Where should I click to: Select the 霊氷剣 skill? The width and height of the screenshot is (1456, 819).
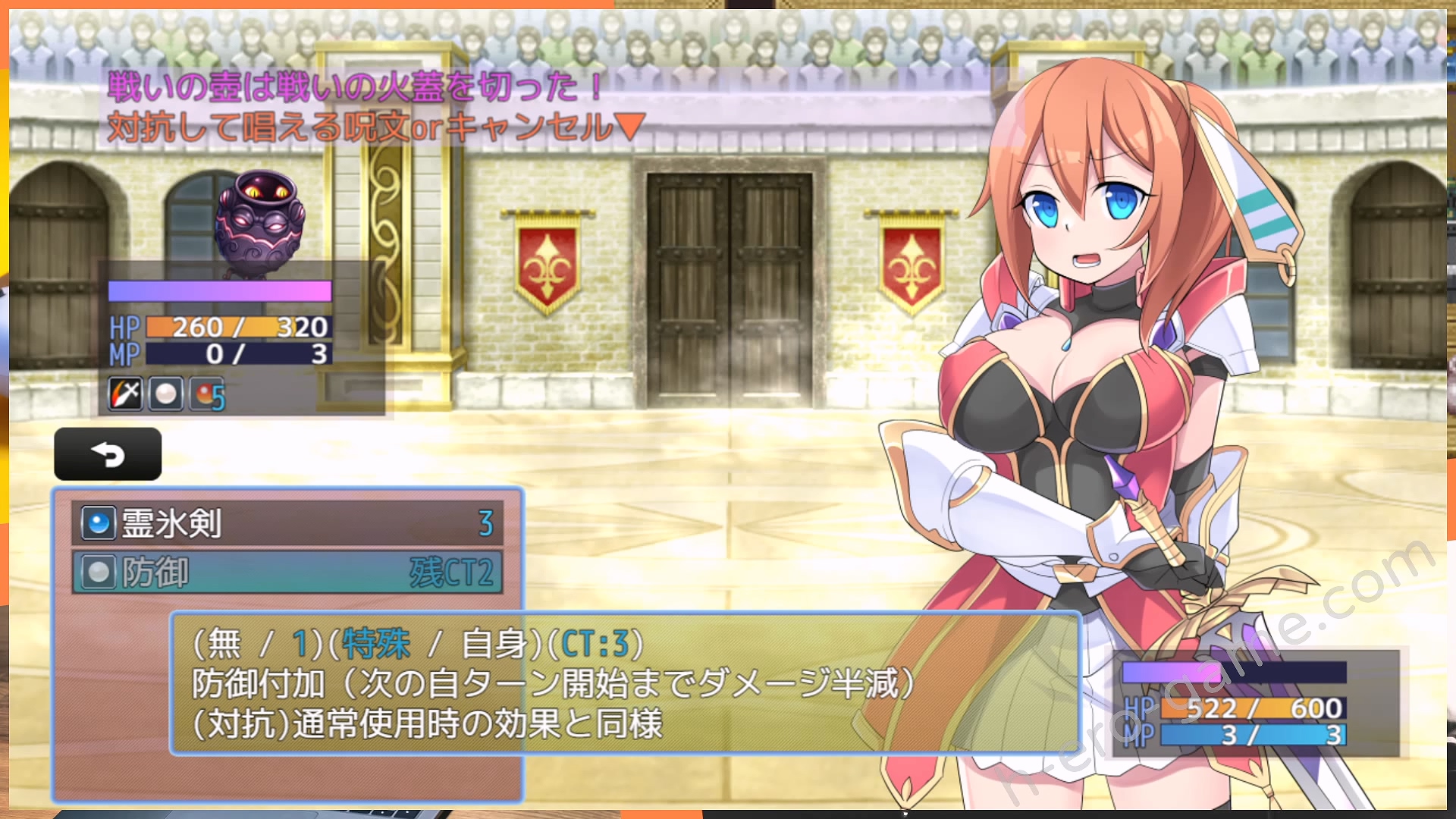click(287, 523)
